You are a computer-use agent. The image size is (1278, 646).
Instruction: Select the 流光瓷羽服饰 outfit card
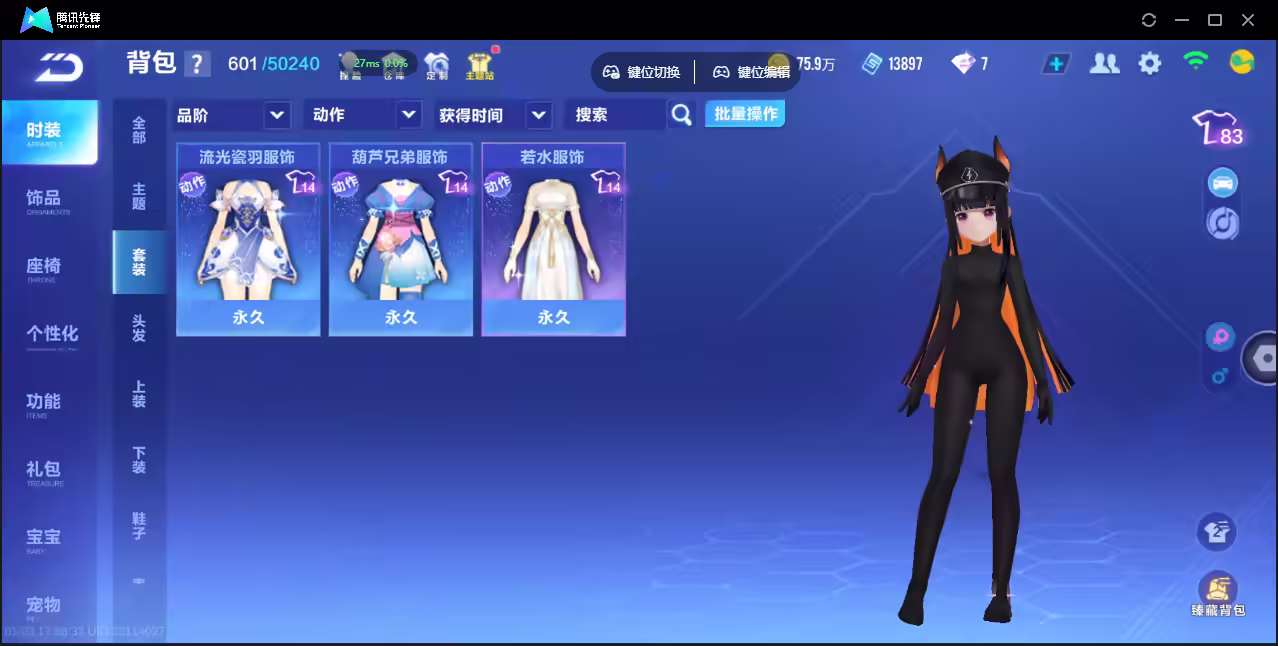click(248, 240)
